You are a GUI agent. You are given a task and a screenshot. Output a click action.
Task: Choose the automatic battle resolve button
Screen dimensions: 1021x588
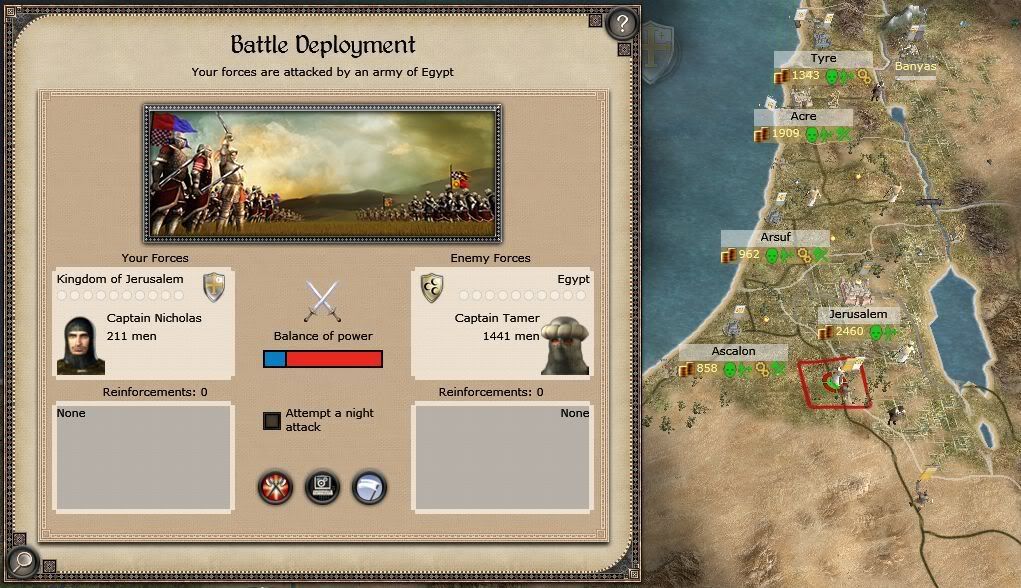[x=322, y=487]
